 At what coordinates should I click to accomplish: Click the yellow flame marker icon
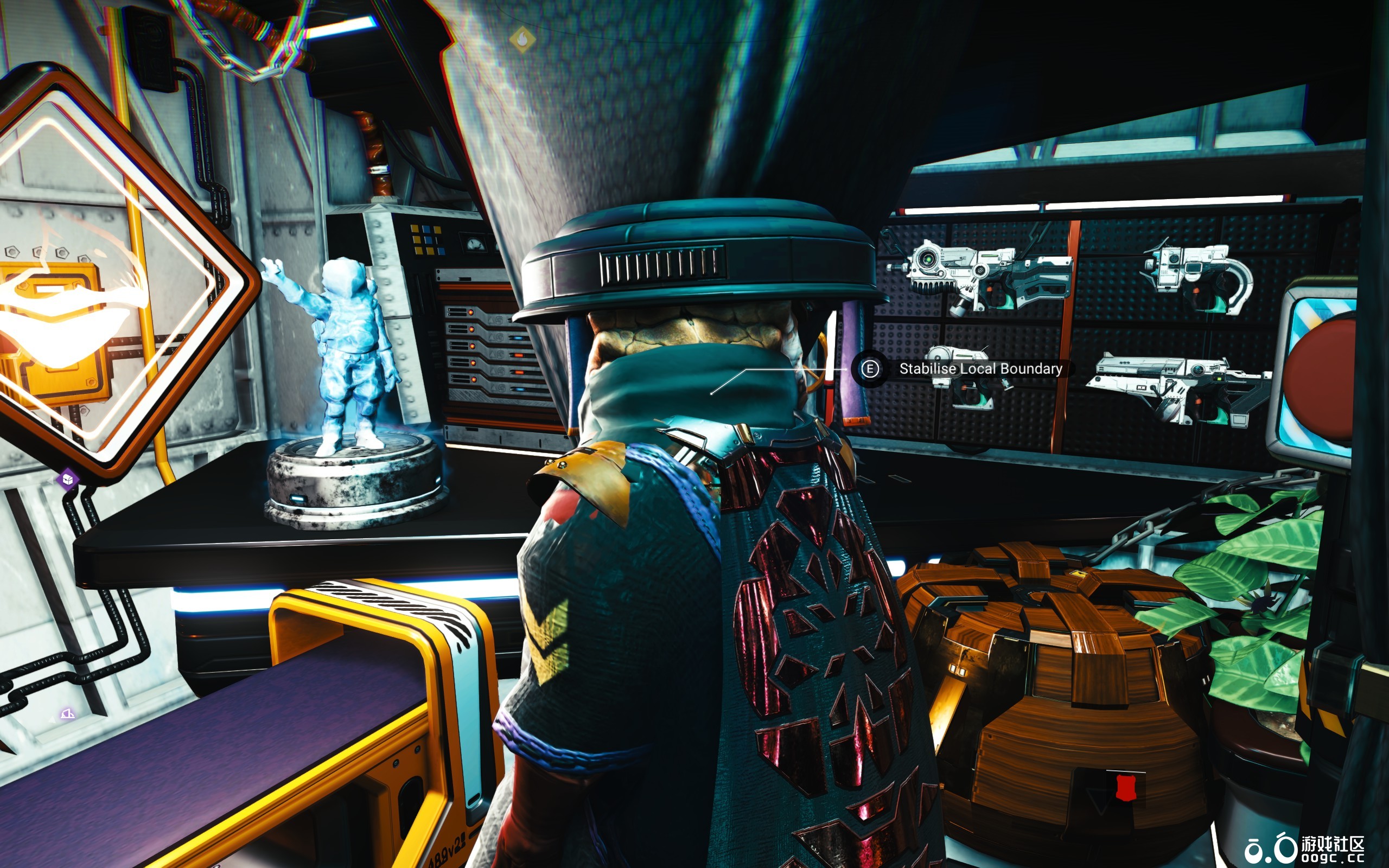[x=523, y=39]
